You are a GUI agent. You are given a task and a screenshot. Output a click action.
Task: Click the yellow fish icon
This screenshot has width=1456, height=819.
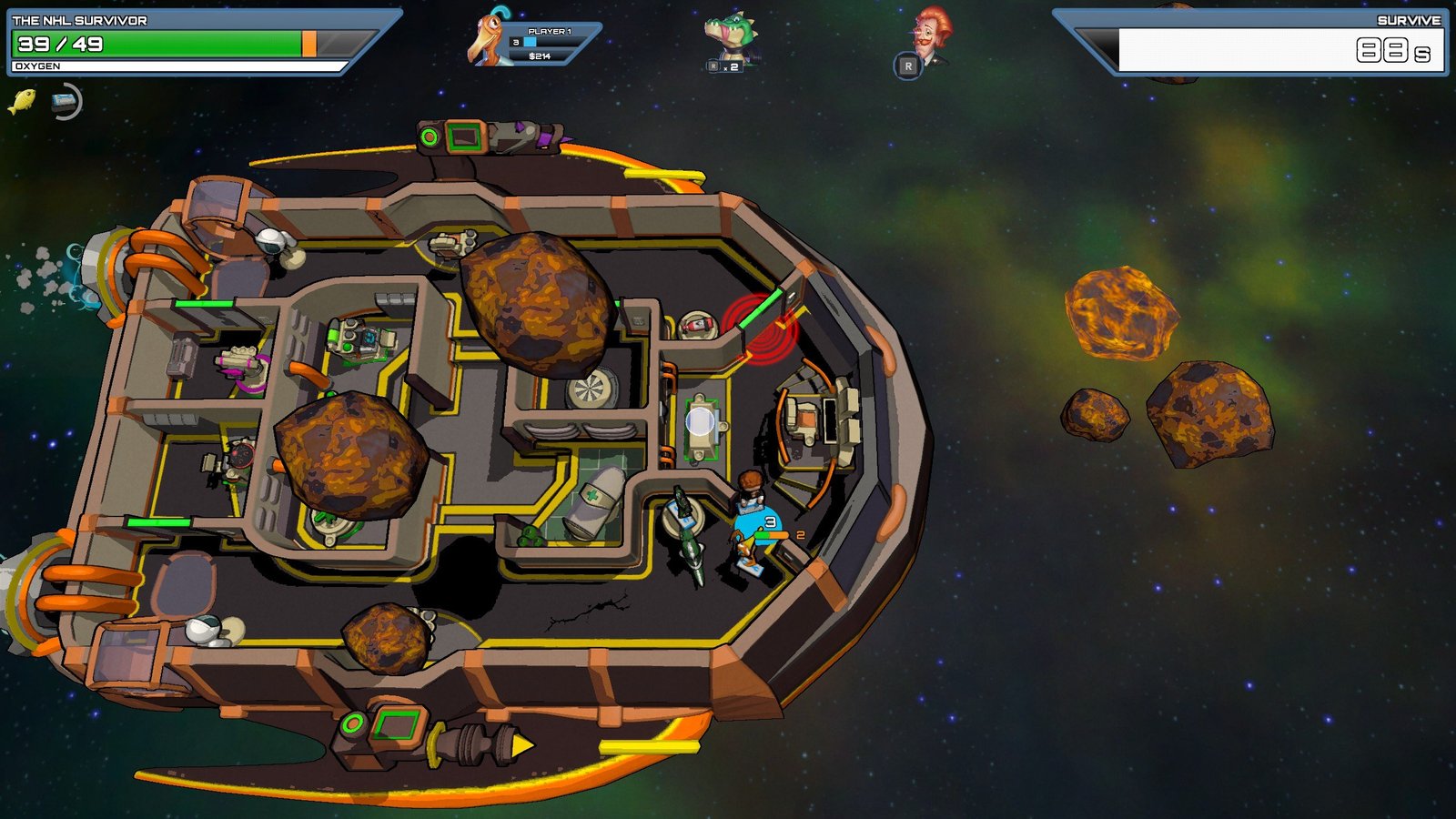pos(22,101)
